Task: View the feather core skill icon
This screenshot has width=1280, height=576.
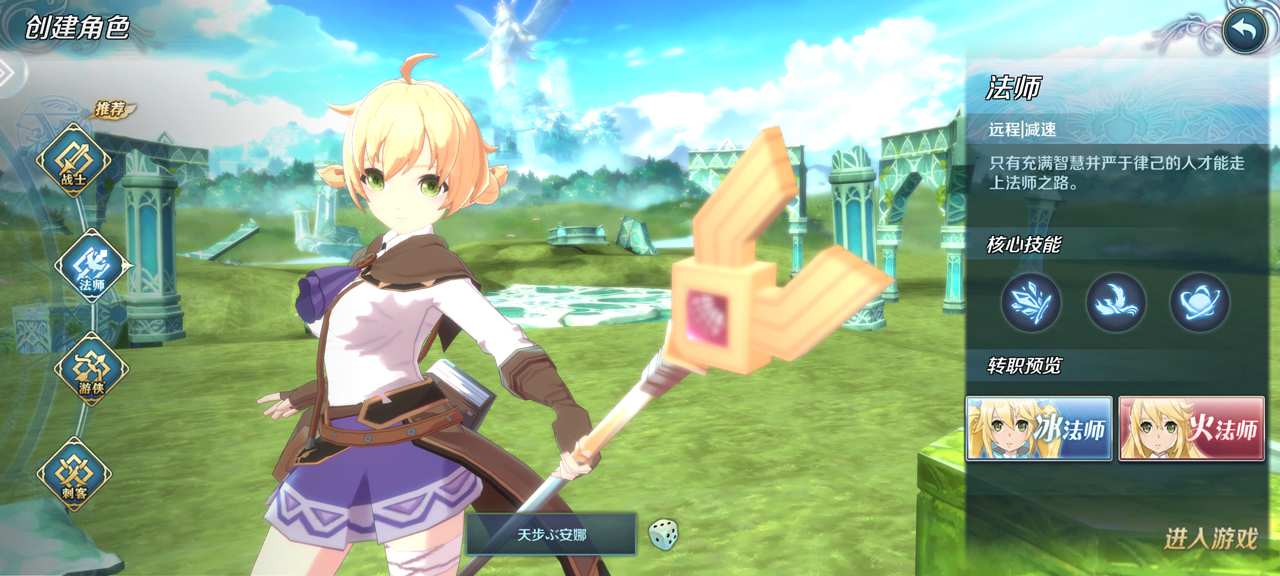Action: coord(1031,302)
